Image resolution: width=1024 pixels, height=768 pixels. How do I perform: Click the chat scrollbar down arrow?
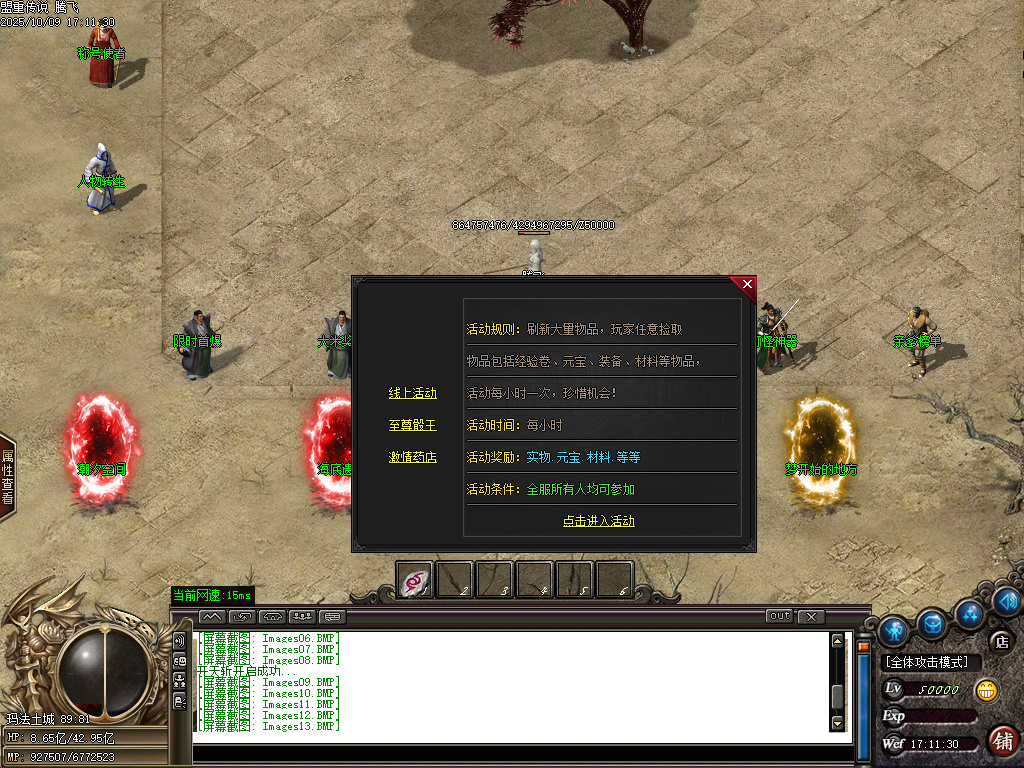838,722
